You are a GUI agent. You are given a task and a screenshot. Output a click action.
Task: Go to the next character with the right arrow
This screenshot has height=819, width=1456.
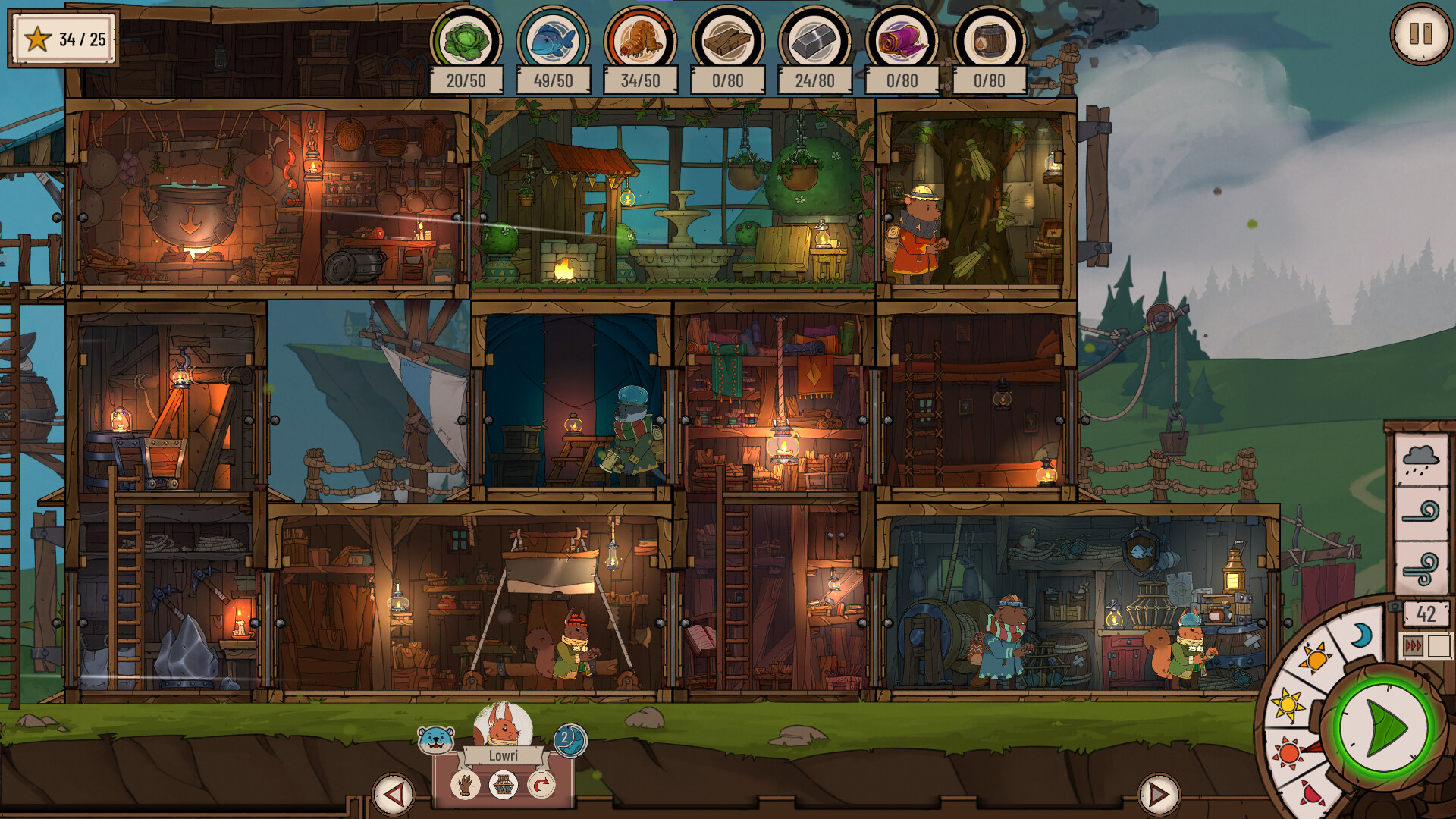(1158, 794)
